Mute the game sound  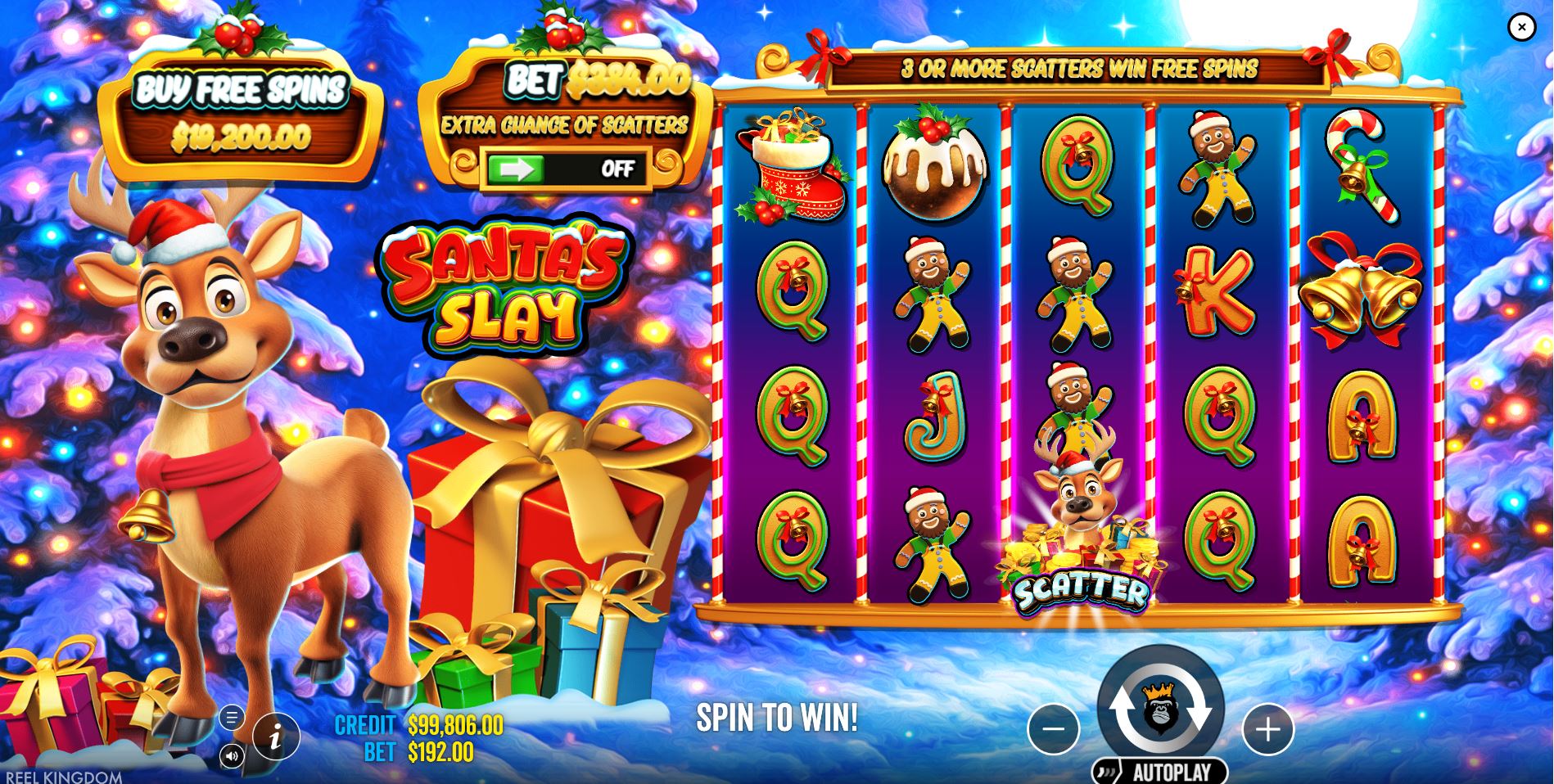coord(233,757)
